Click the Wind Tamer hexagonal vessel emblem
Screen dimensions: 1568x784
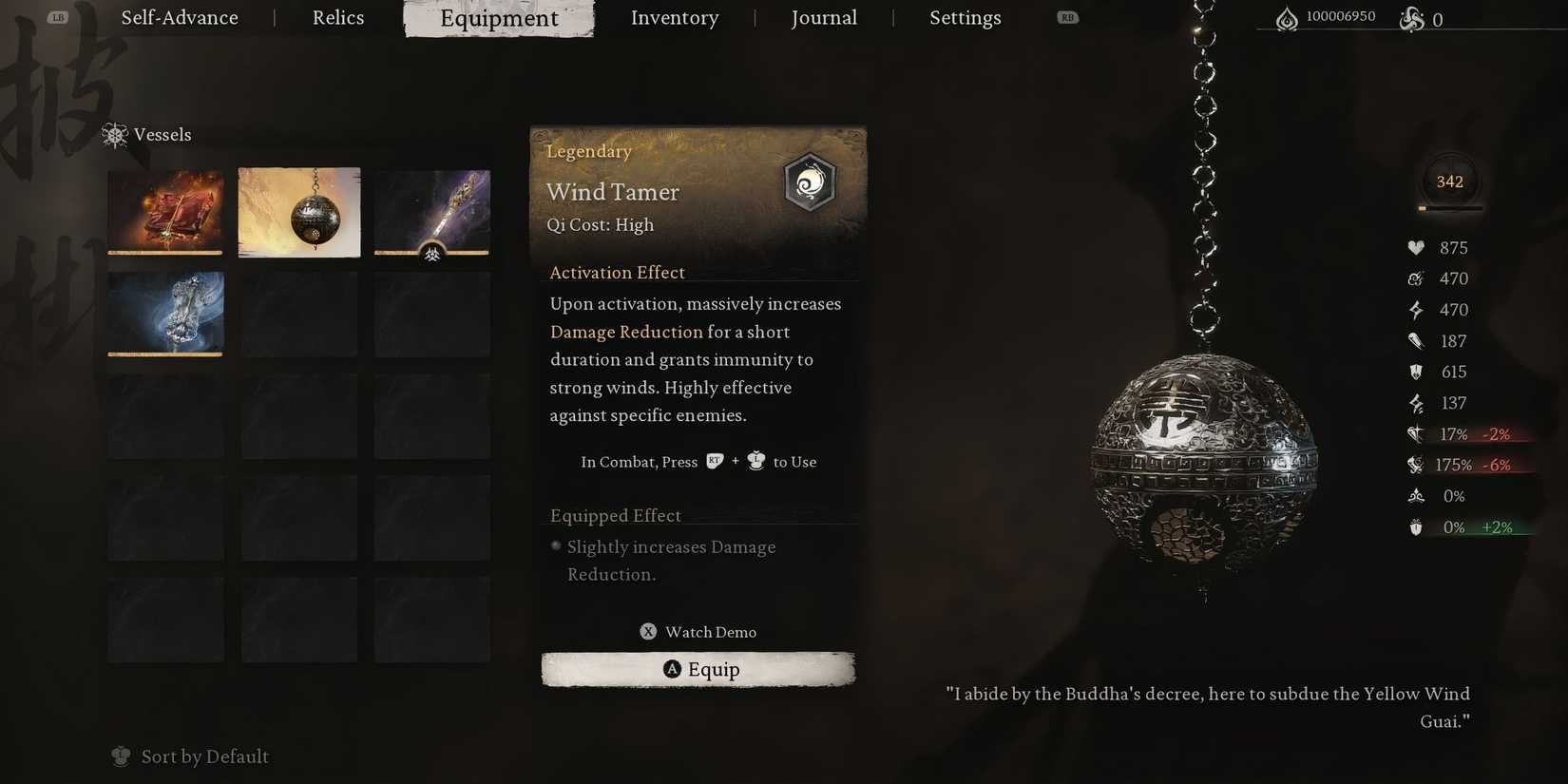pyautogui.click(x=810, y=182)
